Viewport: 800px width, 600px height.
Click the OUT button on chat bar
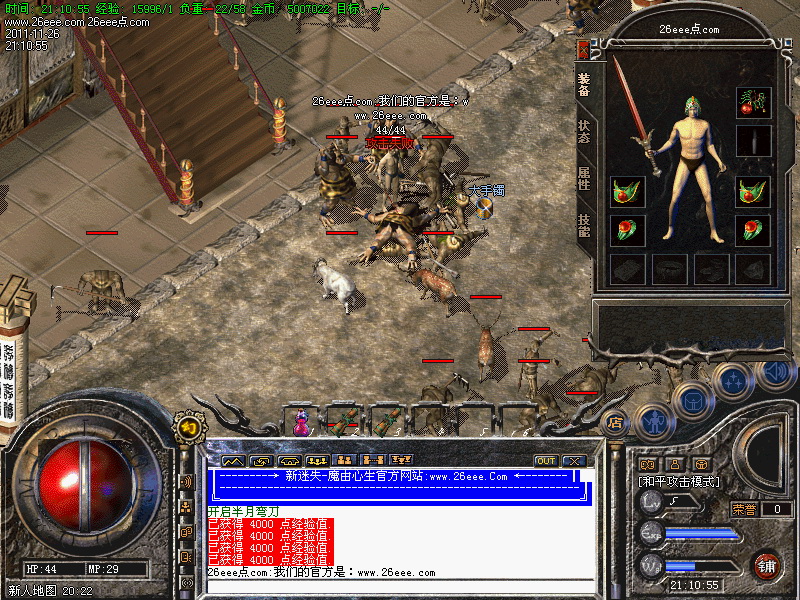pyautogui.click(x=545, y=461)
